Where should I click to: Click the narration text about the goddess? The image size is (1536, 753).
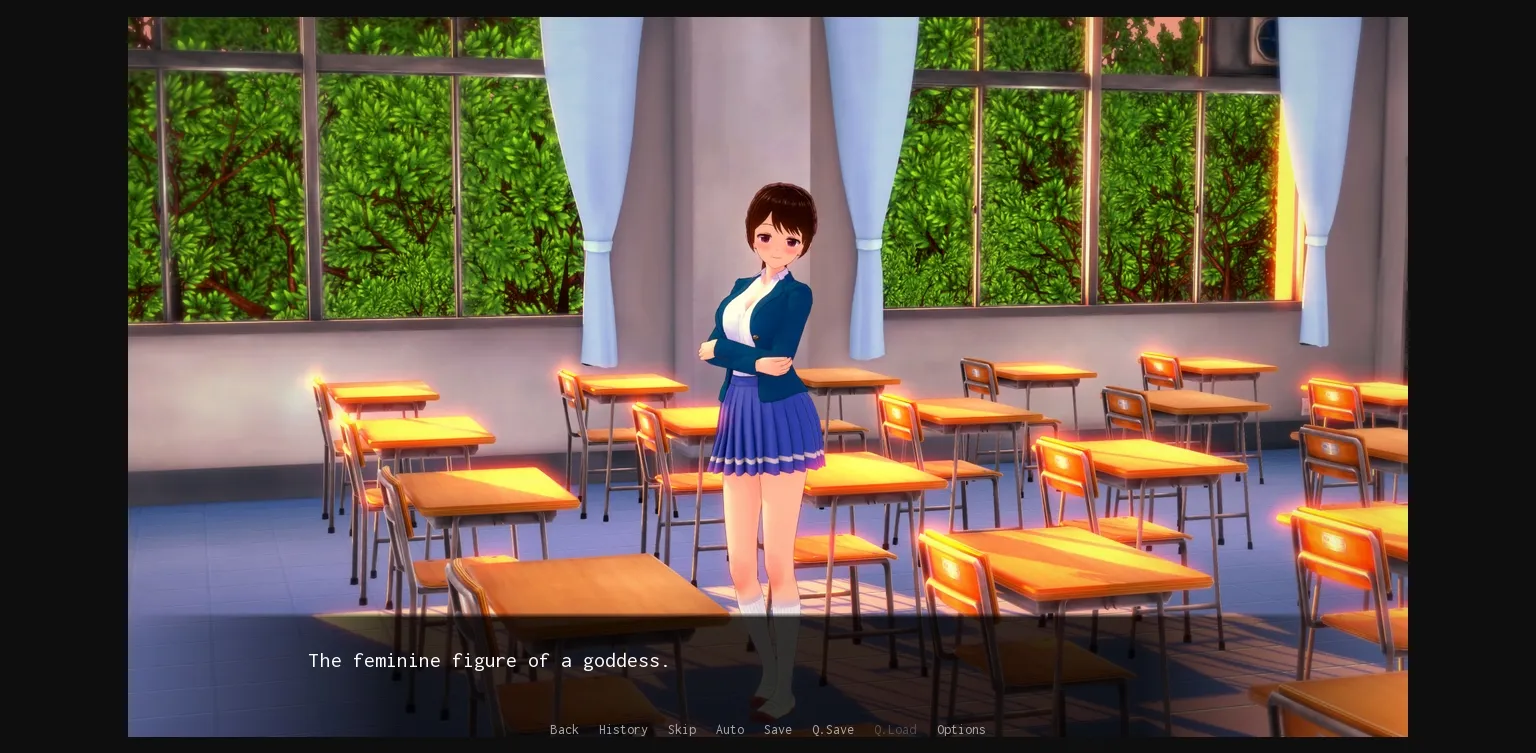489,661
